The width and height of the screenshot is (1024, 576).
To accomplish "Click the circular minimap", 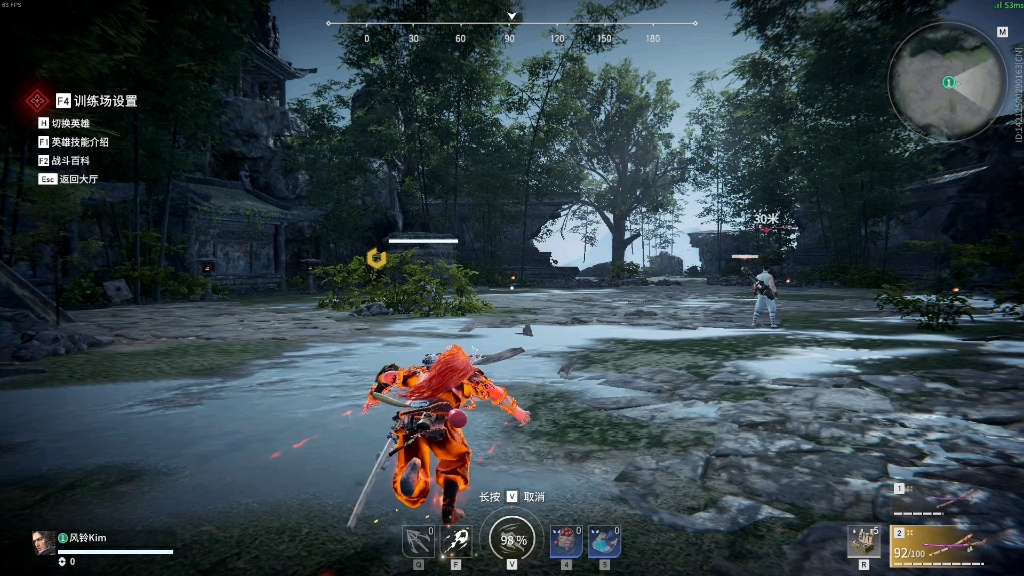I will [x=946, y=81].
